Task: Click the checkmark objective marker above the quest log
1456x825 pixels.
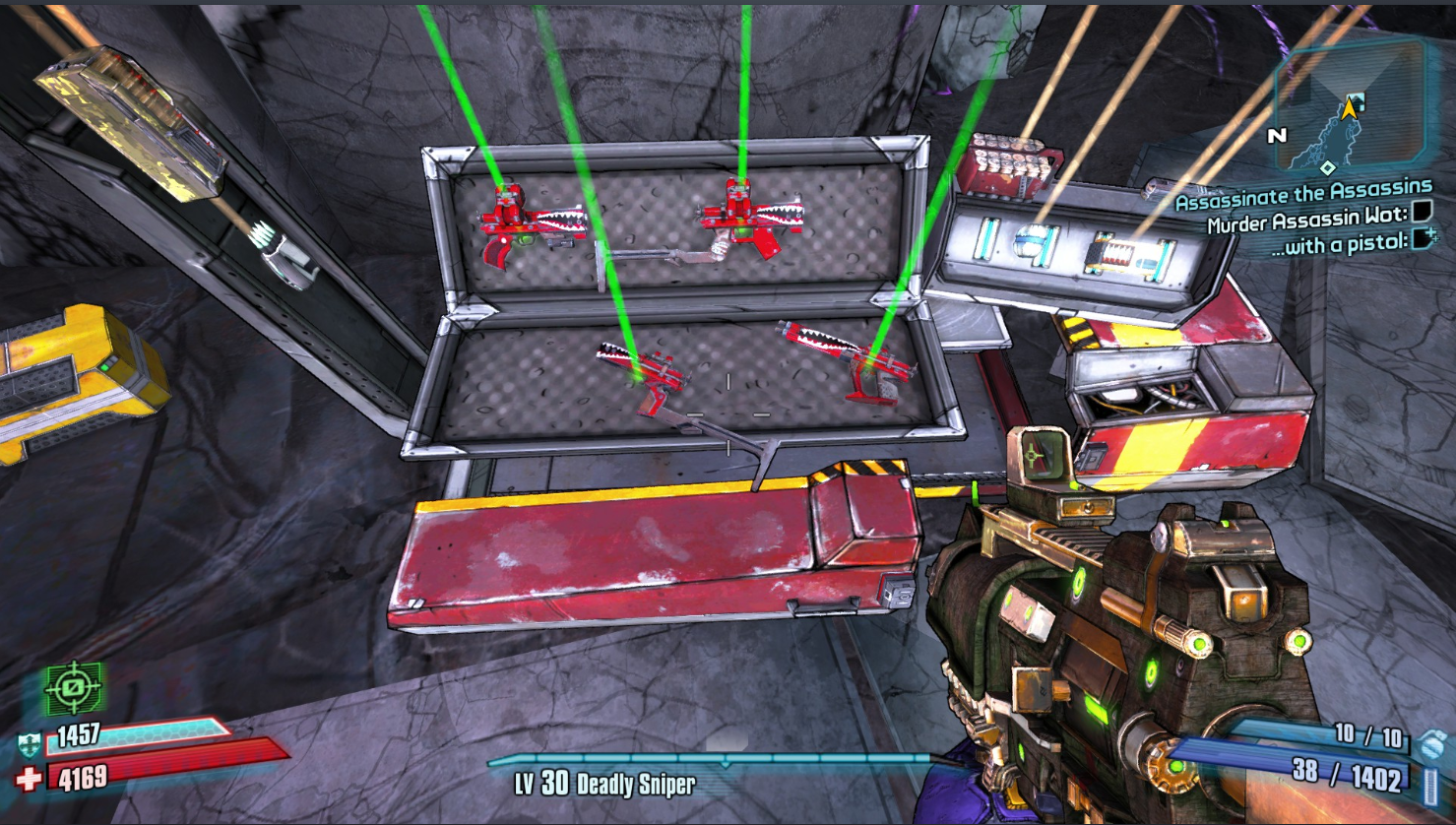Action: 1357,101
